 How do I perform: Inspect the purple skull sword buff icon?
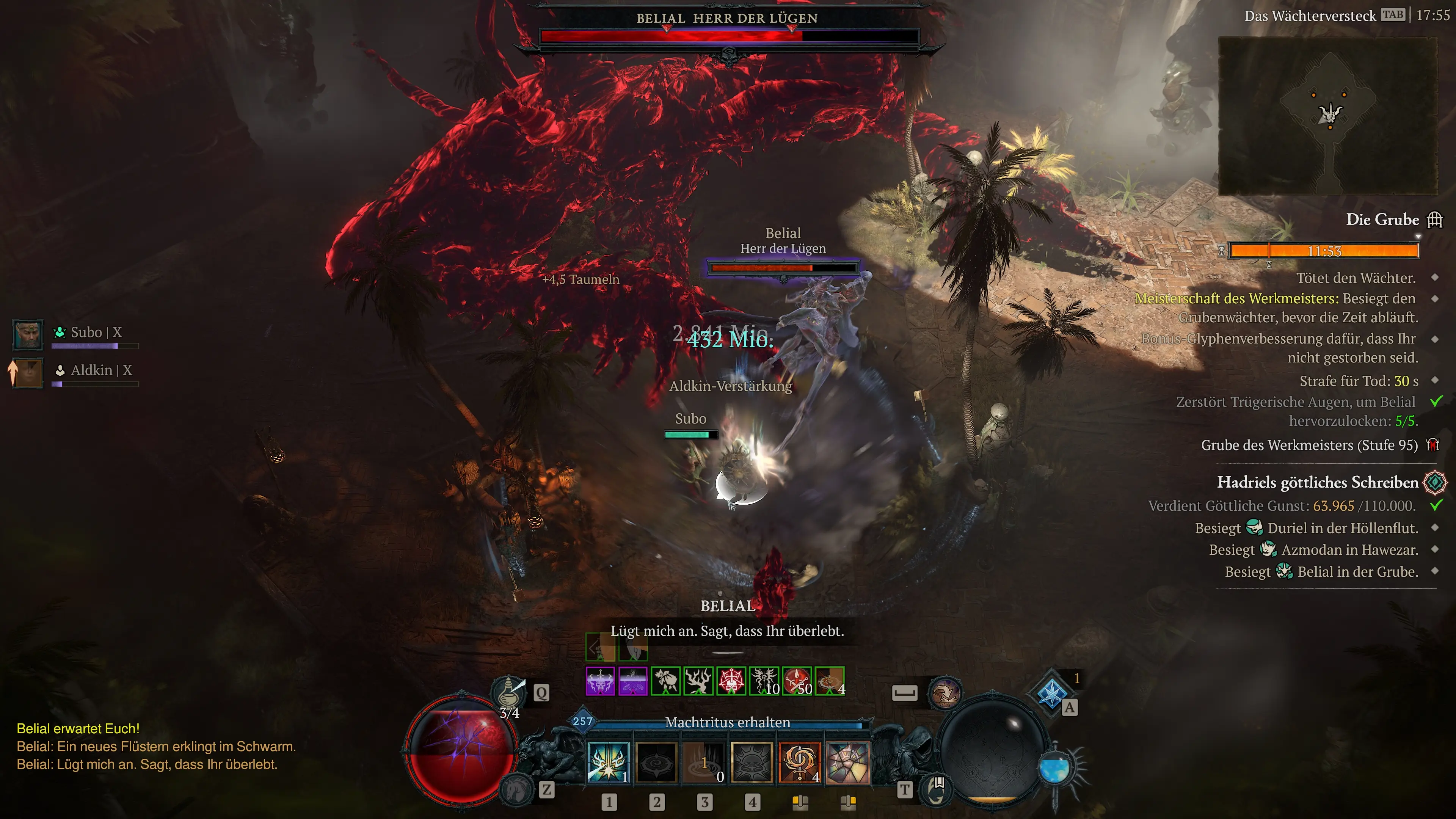pos(600,681)
